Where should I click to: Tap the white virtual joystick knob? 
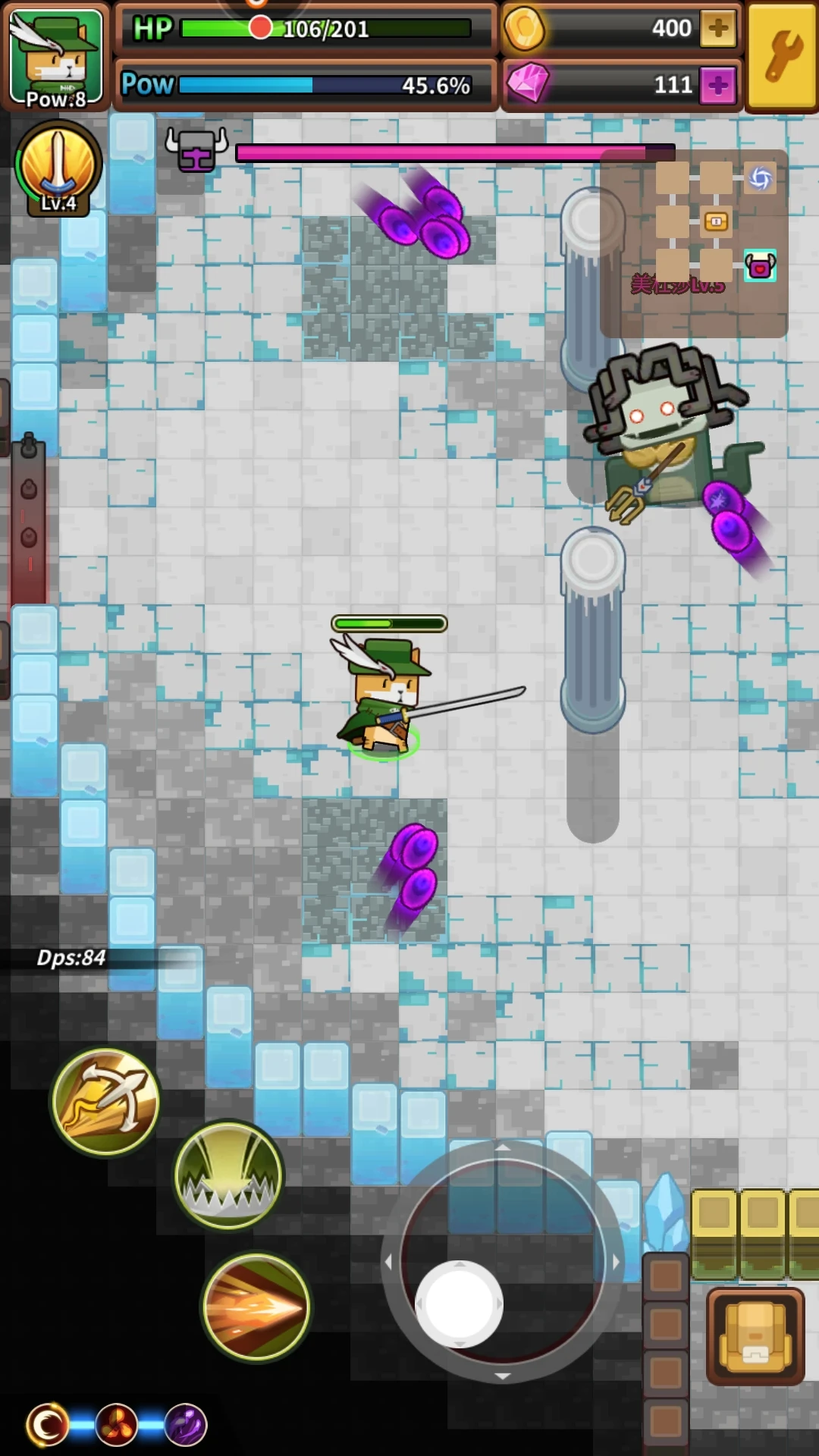click(459, 1304)
